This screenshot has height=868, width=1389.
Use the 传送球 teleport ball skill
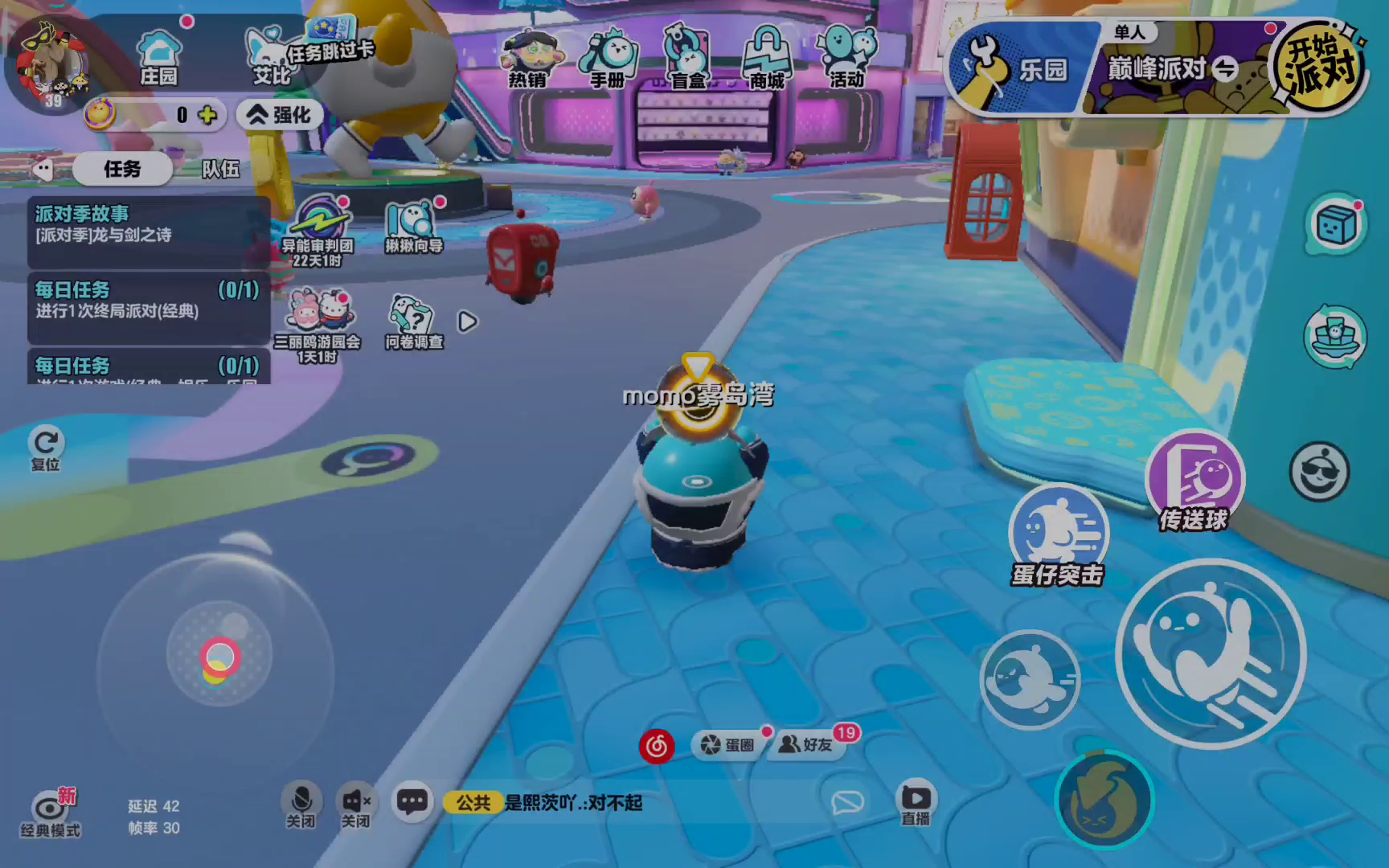click(1194, 481)
